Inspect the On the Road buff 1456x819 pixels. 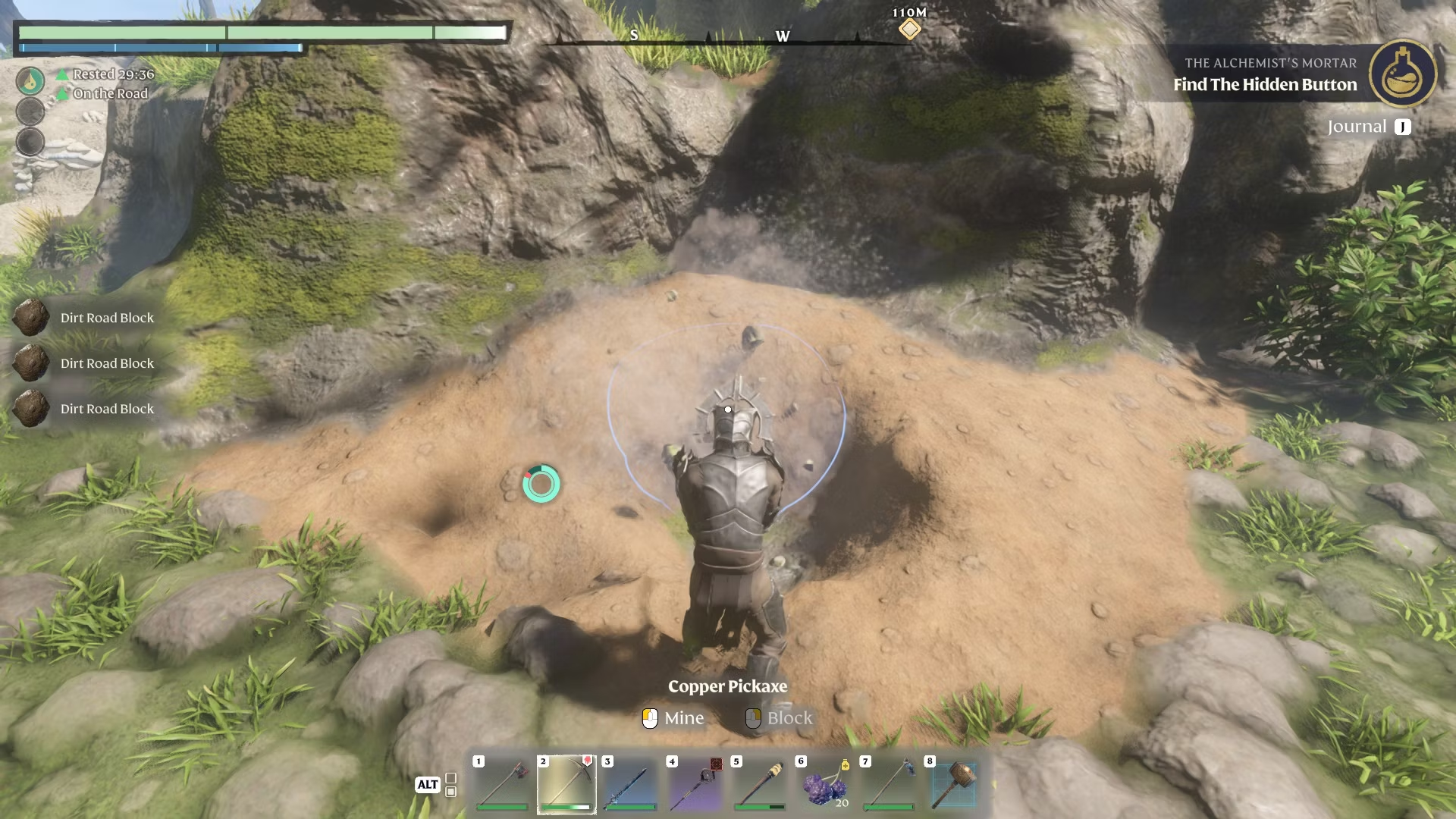109,93
